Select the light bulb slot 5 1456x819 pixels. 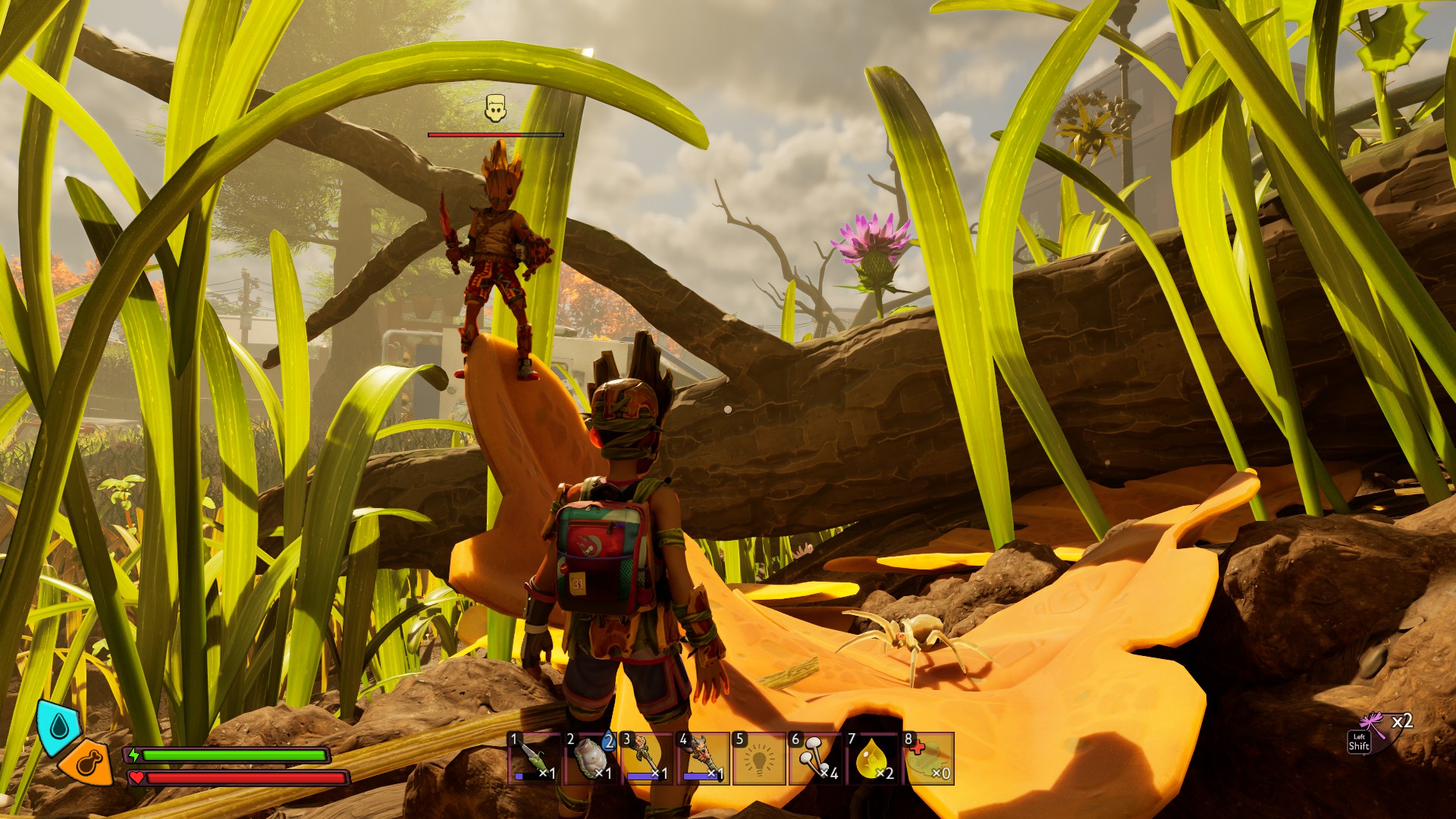(x=760, y=758)
